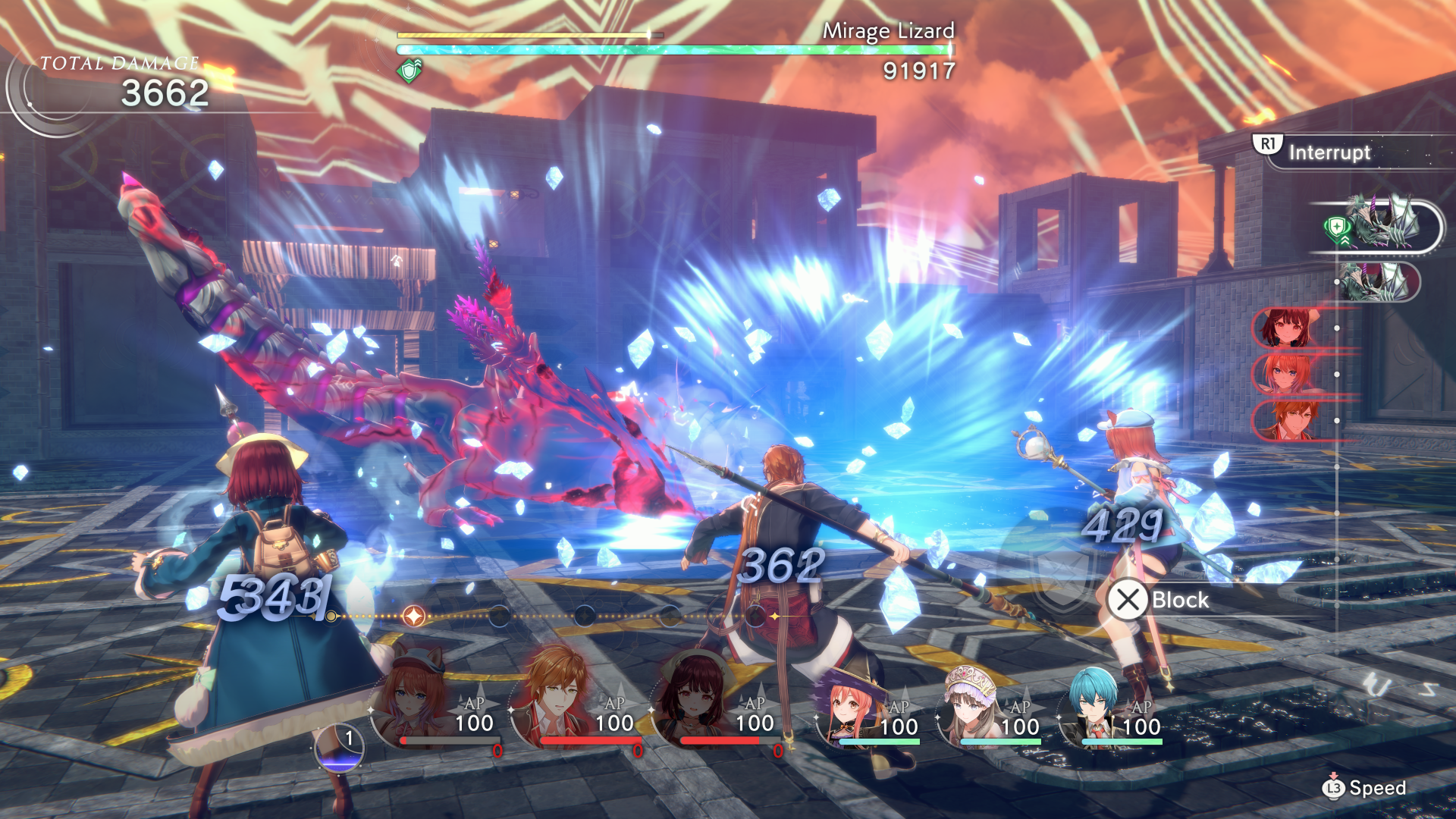
Task: Inspect the green shield buff under enemy health
Action: tap(410, 71)
